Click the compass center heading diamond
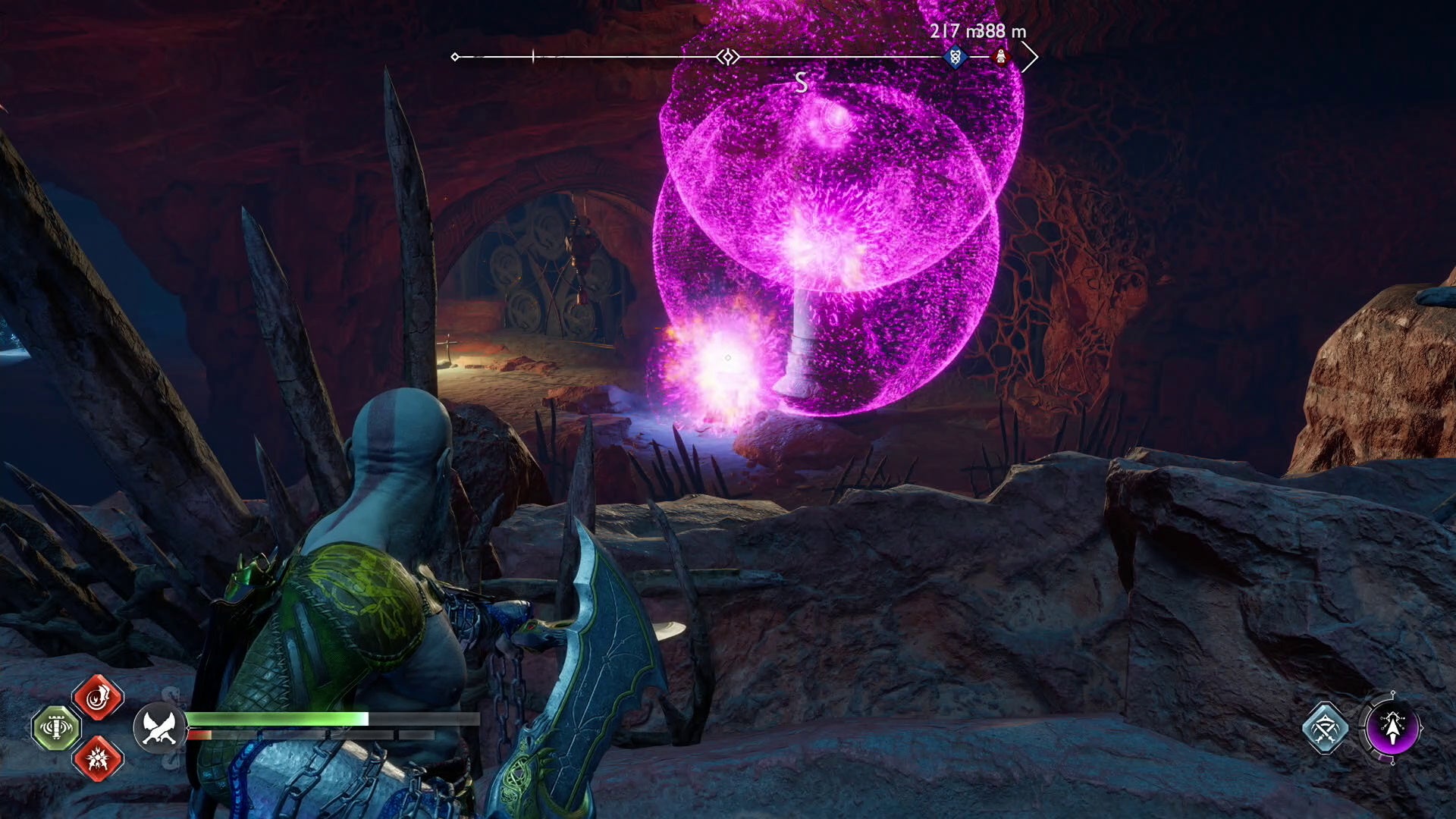The image size is (1456, 819). 728,57
